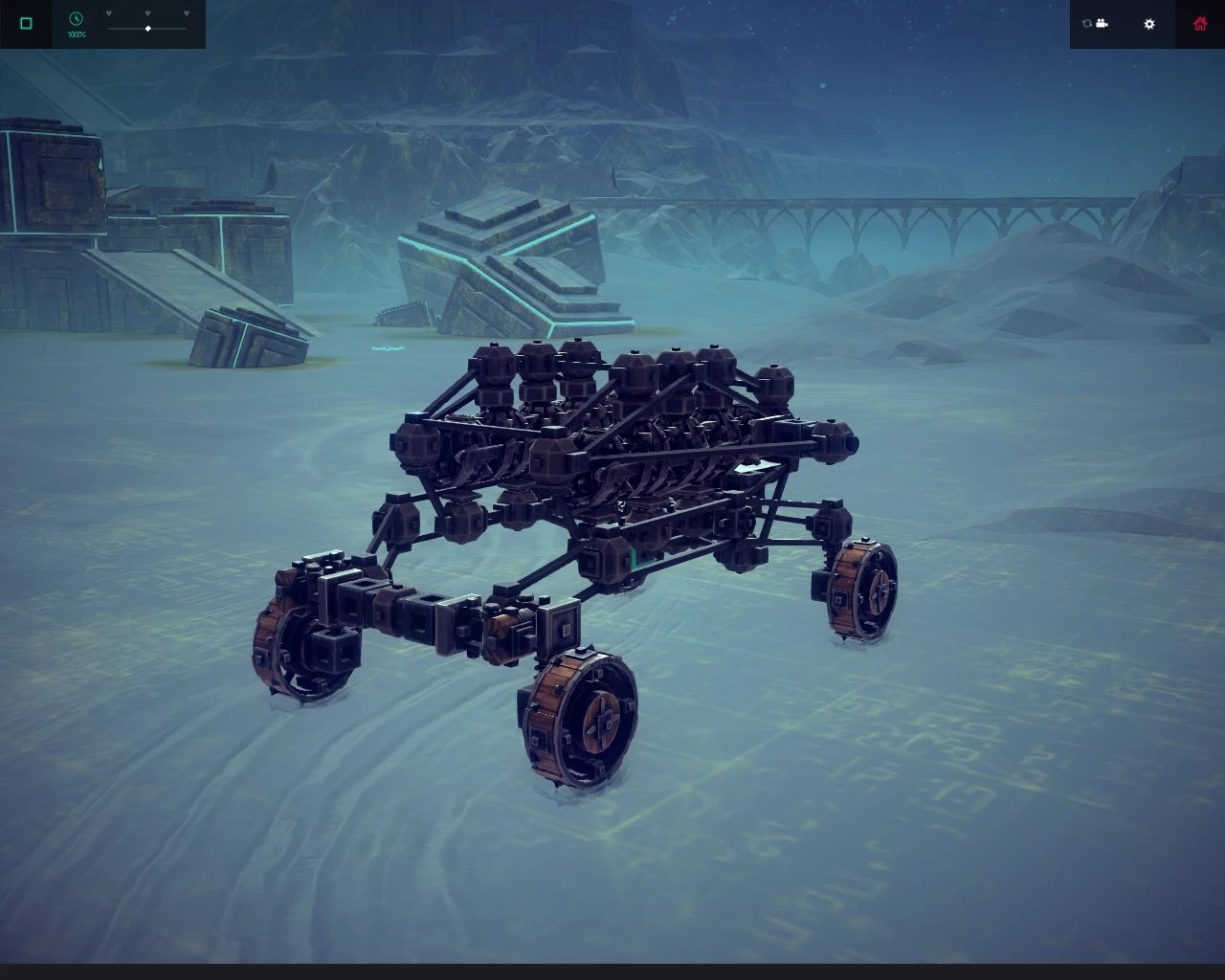The width and height of the screenshot is (1225, 980).
Task: Toggle the middle speed notch marker
Action: [147, 12]
